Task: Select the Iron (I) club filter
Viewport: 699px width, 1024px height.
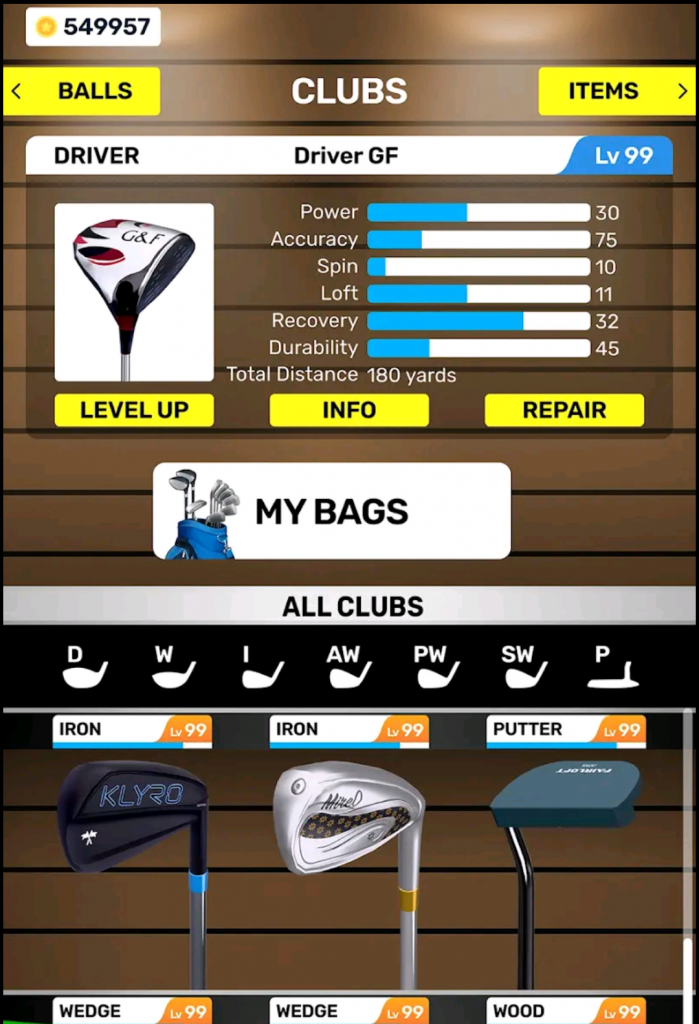Action: point(262,667)
